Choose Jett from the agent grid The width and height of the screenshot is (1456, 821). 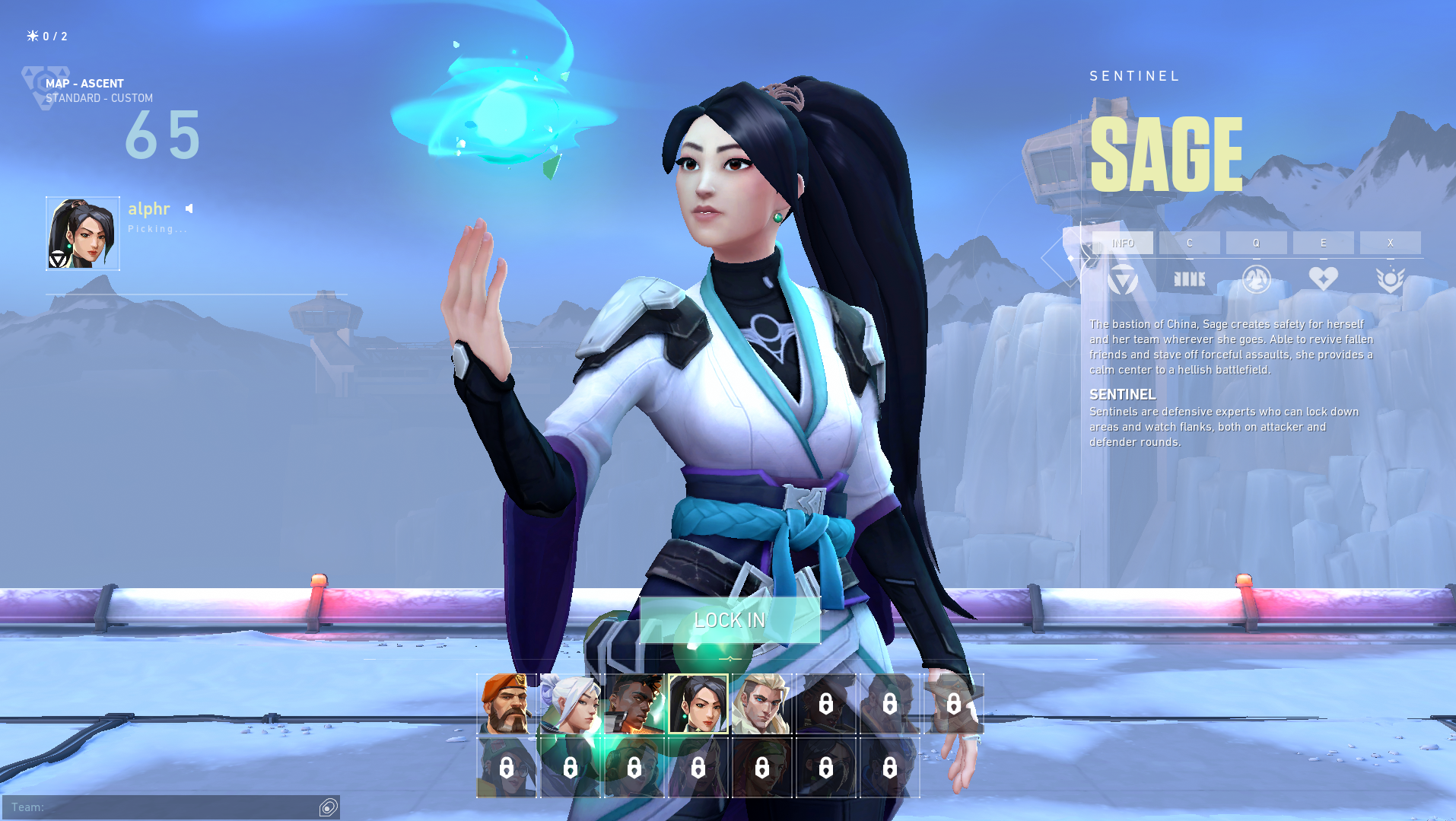tap(571, 704)
